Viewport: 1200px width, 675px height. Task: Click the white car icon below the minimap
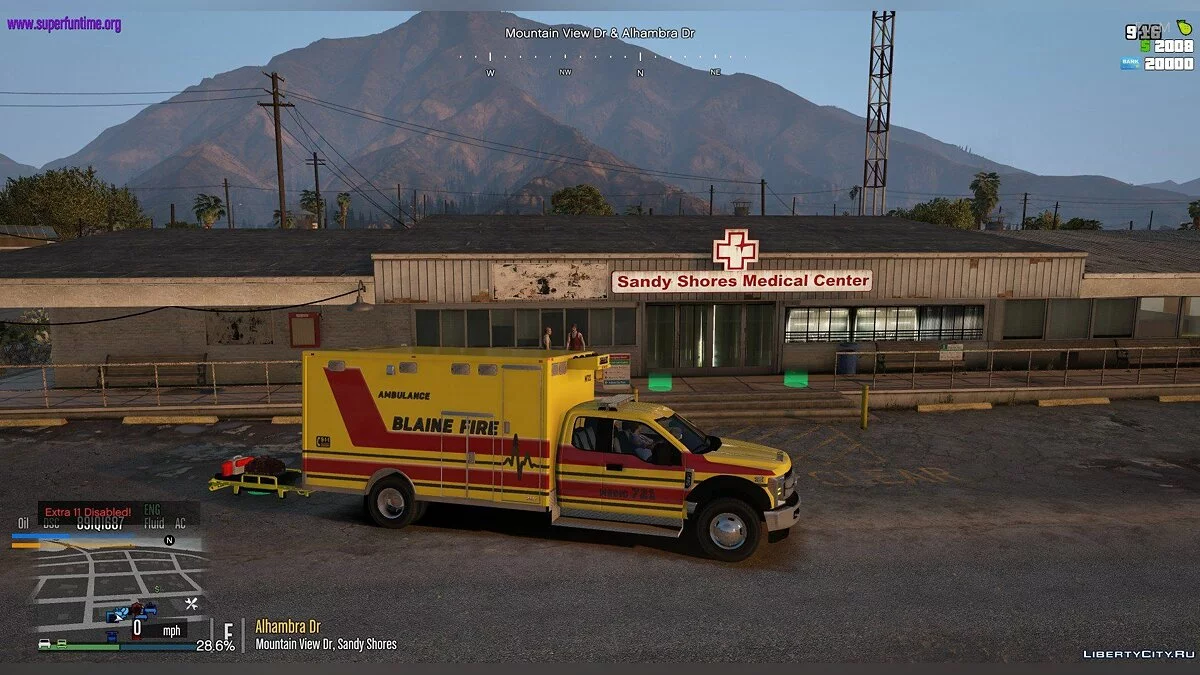[x=45, y=644]
